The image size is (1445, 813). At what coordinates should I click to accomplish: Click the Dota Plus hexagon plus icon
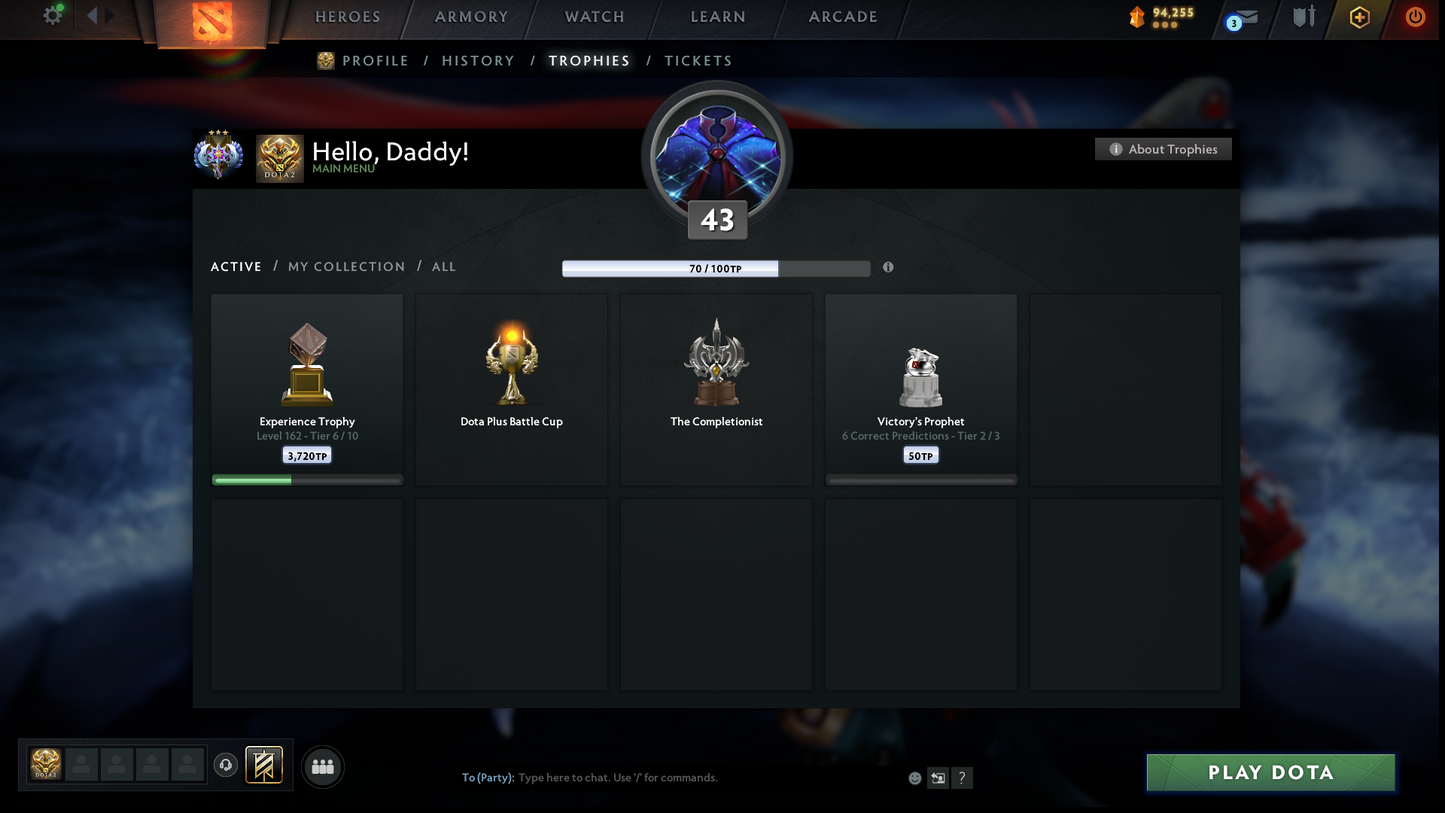[1359, 17]
